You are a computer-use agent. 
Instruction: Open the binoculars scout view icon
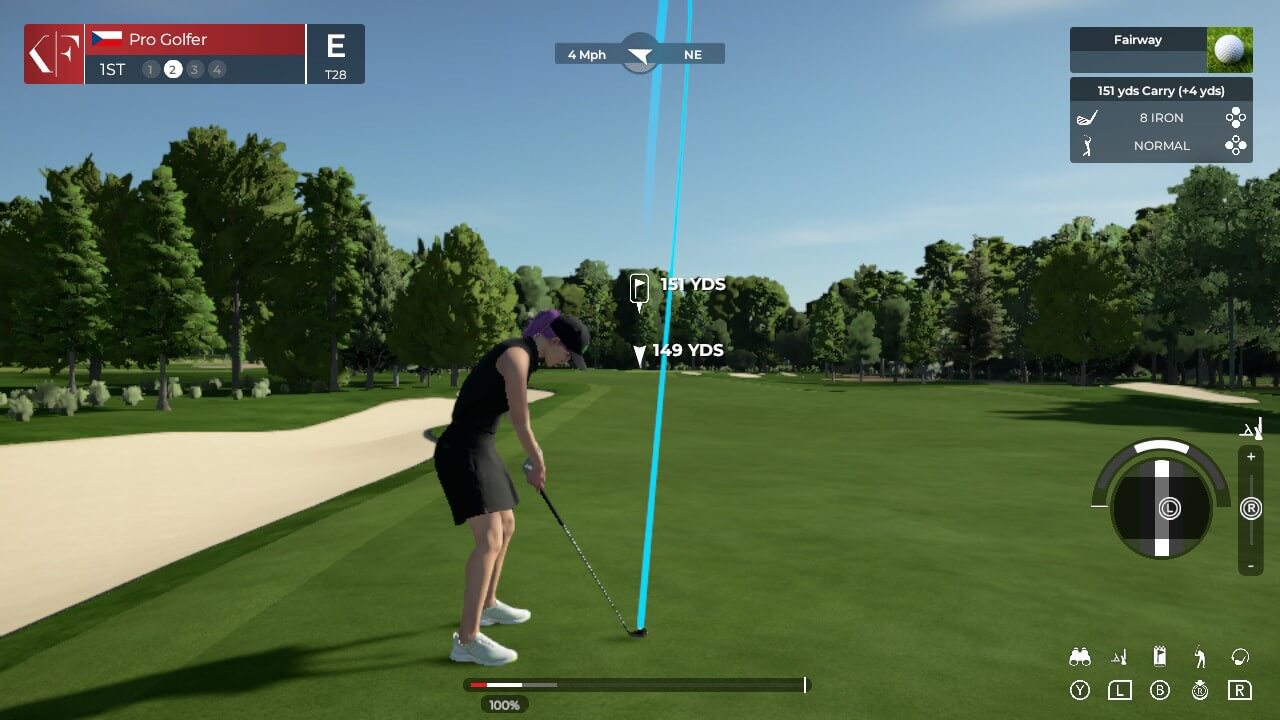point(1080,657)
